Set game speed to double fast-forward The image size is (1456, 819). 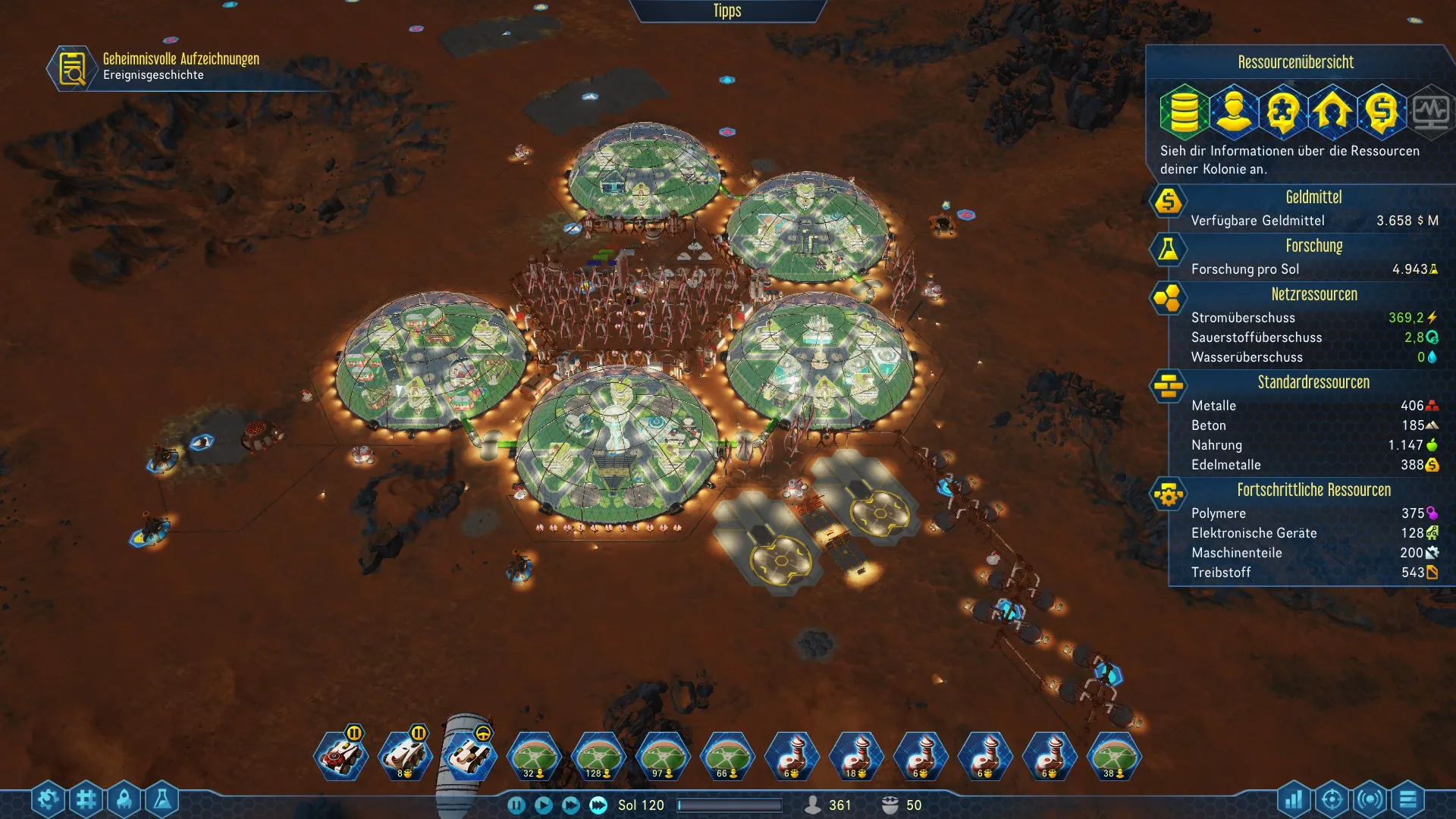coord(571,805)
